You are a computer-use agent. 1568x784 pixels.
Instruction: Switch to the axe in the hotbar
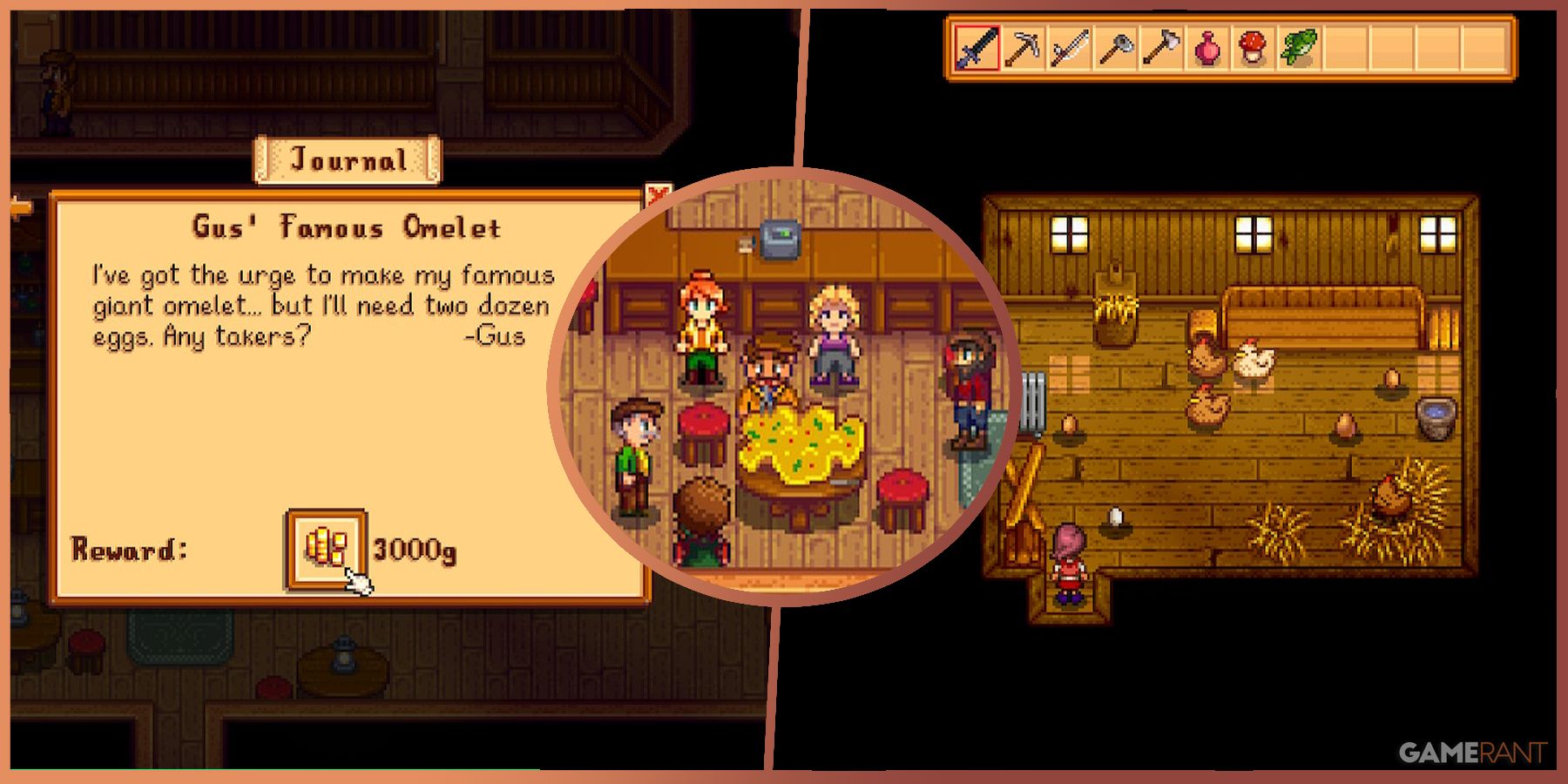(x=1160, y=48)
